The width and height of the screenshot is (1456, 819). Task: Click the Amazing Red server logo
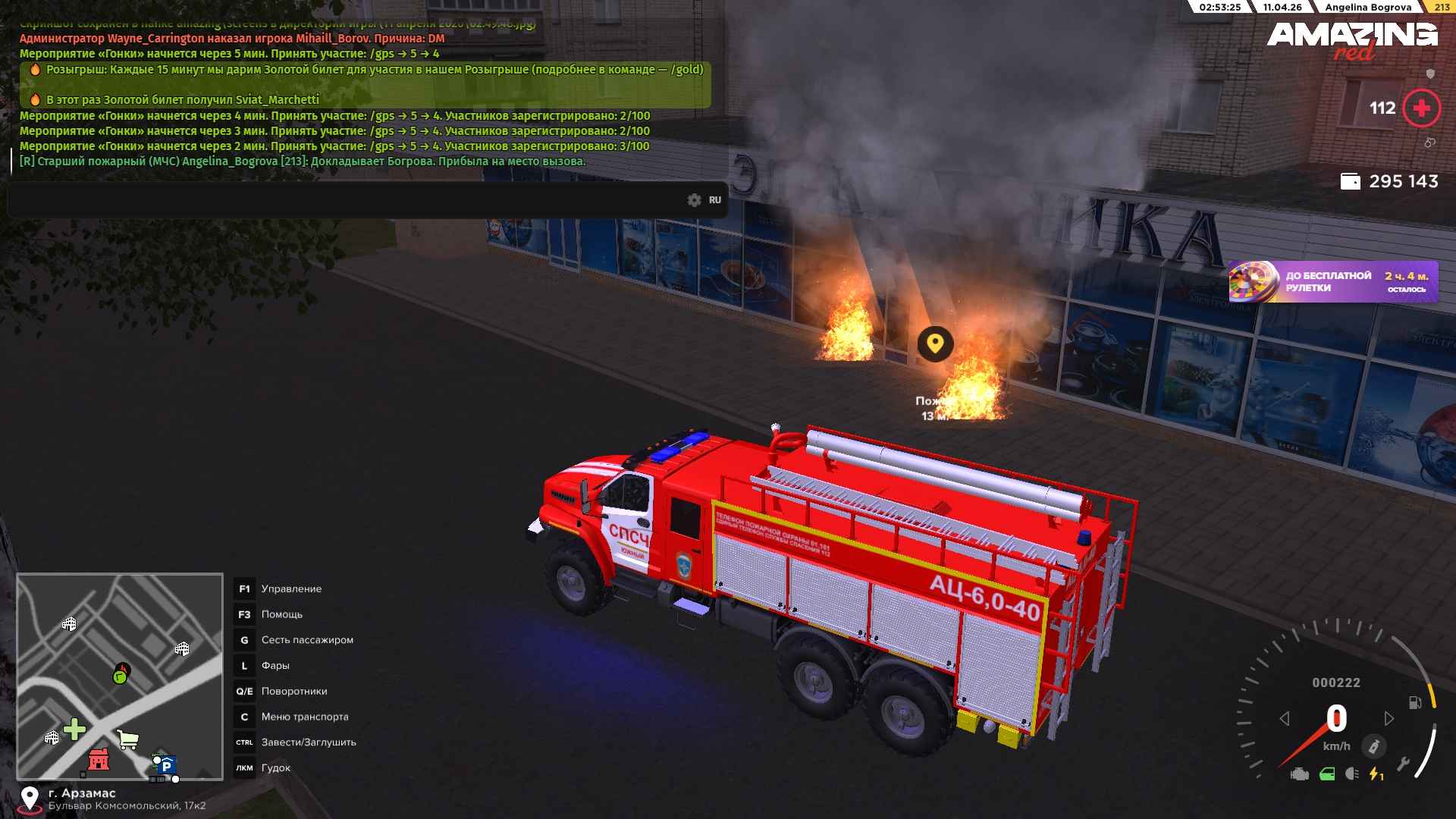click(1351, 39)
